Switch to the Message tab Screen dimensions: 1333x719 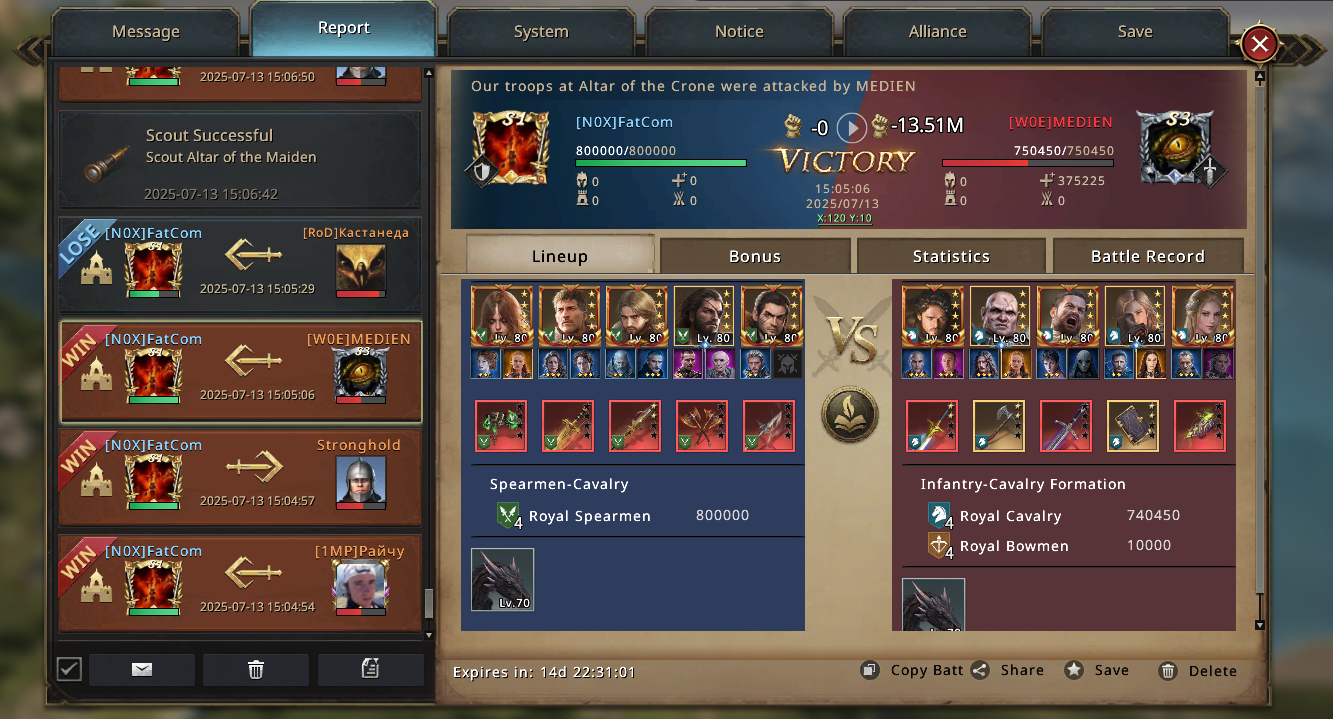pyautogui.click(x=145, y=32)
